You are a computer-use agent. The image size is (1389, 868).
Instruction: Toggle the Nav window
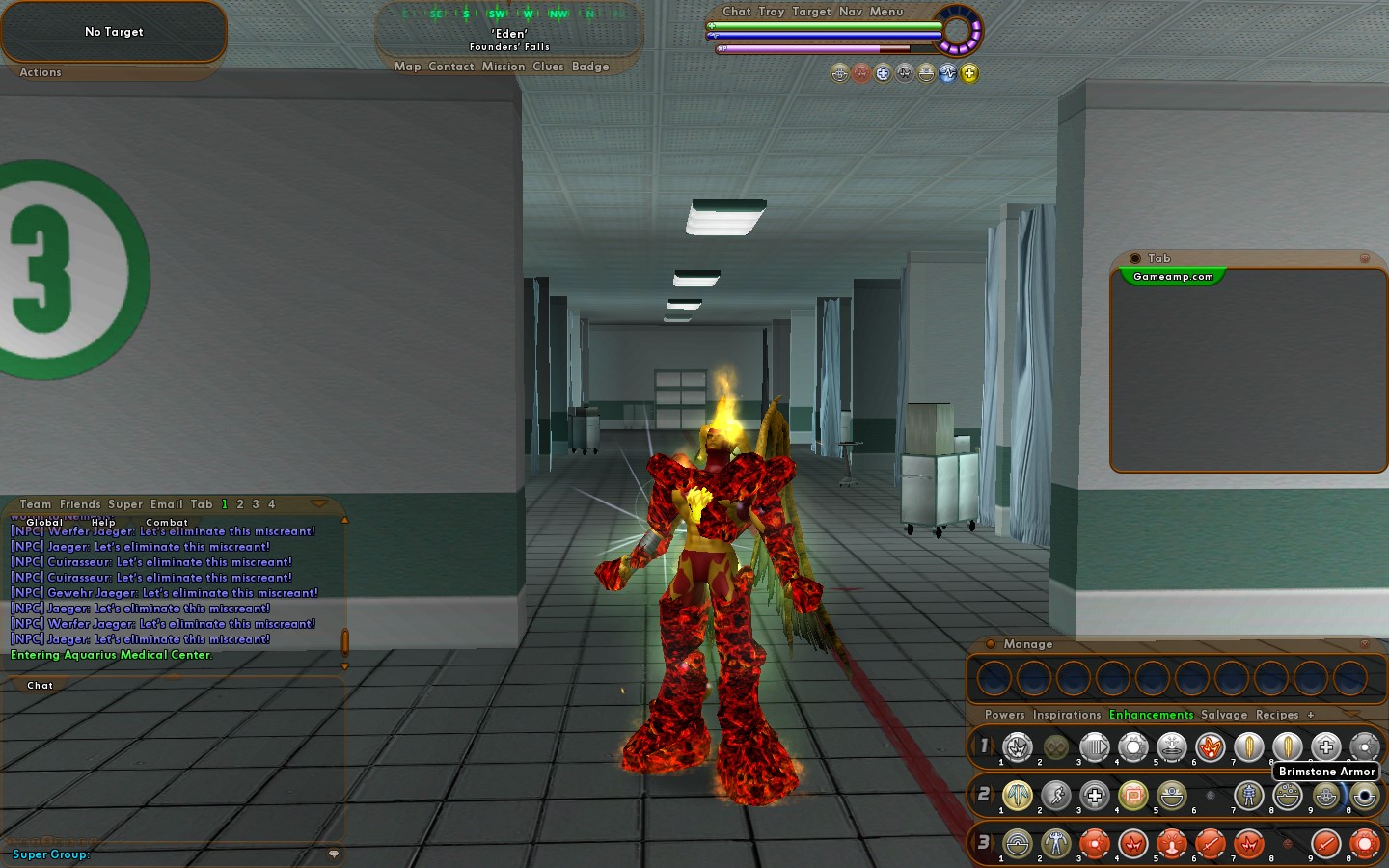pos(851,12)
